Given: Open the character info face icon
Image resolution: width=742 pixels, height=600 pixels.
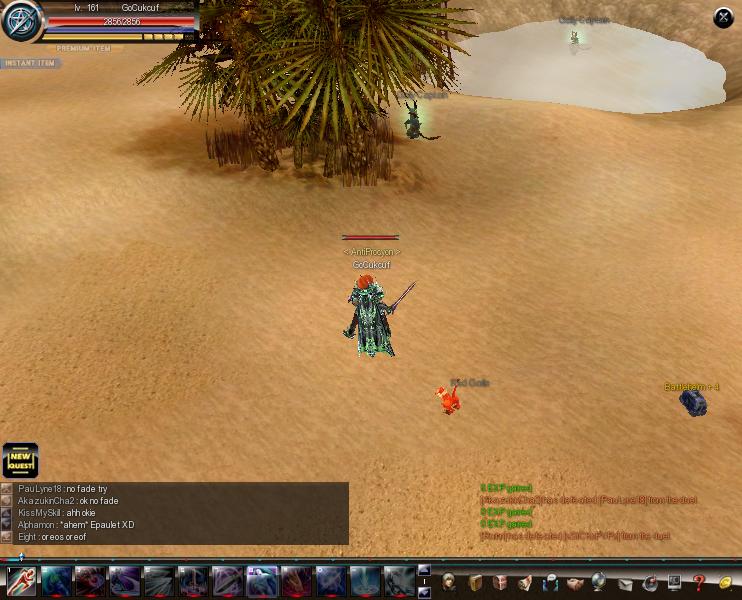Looking at the screenshot, I should click(x=450, y=582).
